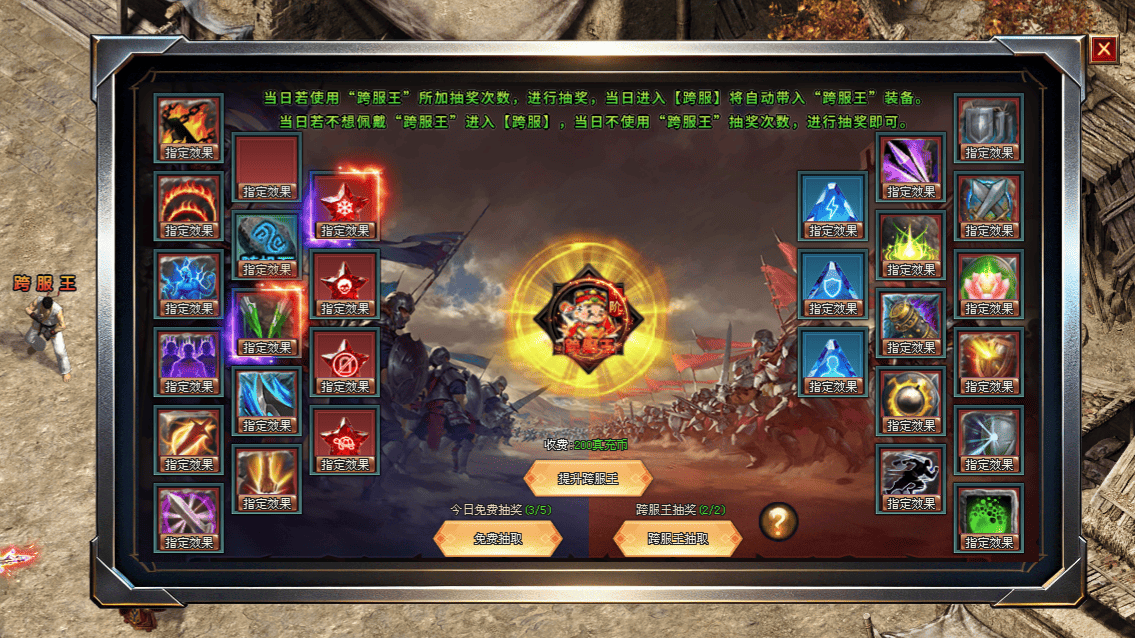
Task: Pick the purple silhouettes effect icon
Action: (x=189, y=357)
